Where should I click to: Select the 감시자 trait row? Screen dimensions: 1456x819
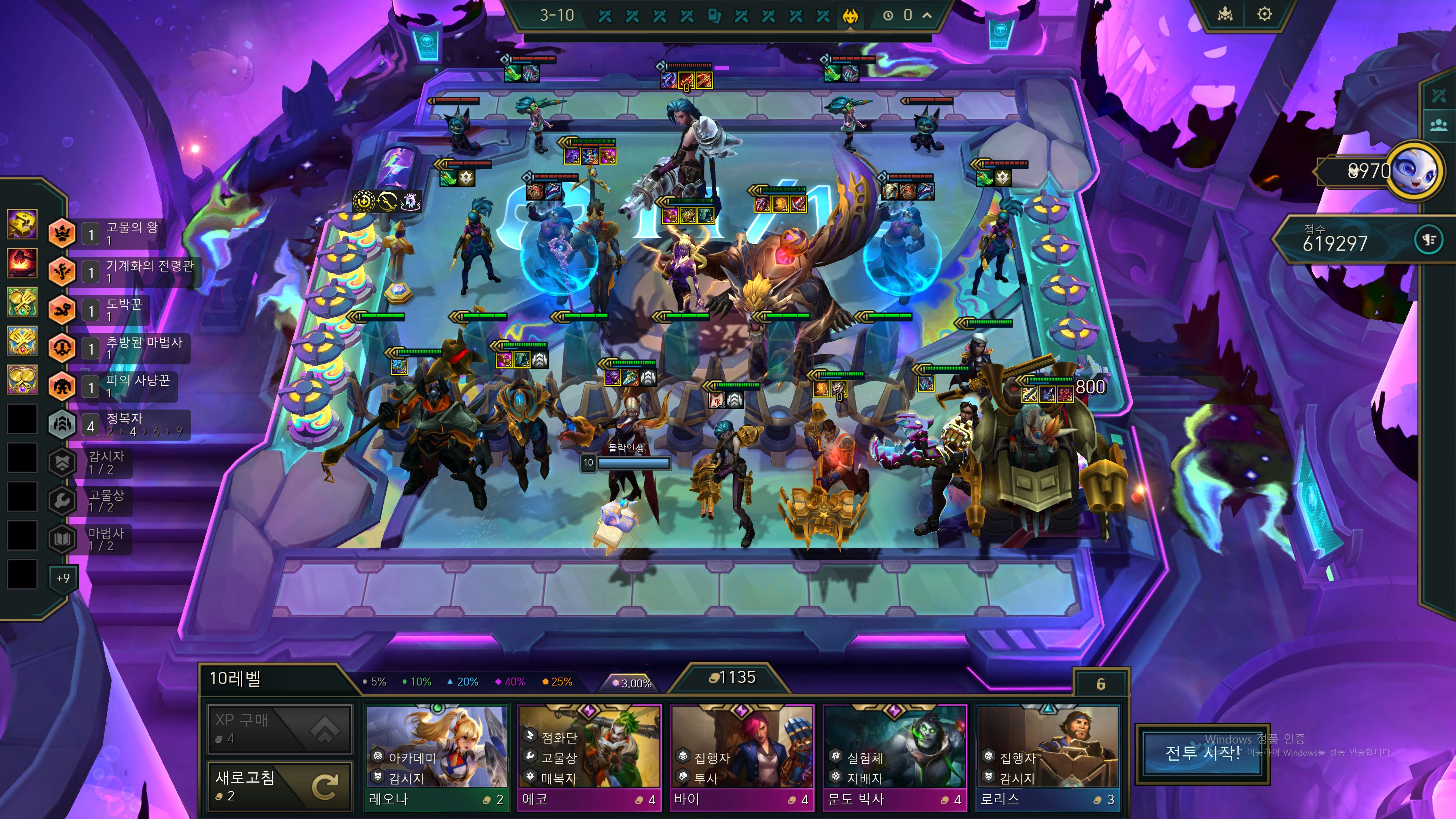point(96,462)
